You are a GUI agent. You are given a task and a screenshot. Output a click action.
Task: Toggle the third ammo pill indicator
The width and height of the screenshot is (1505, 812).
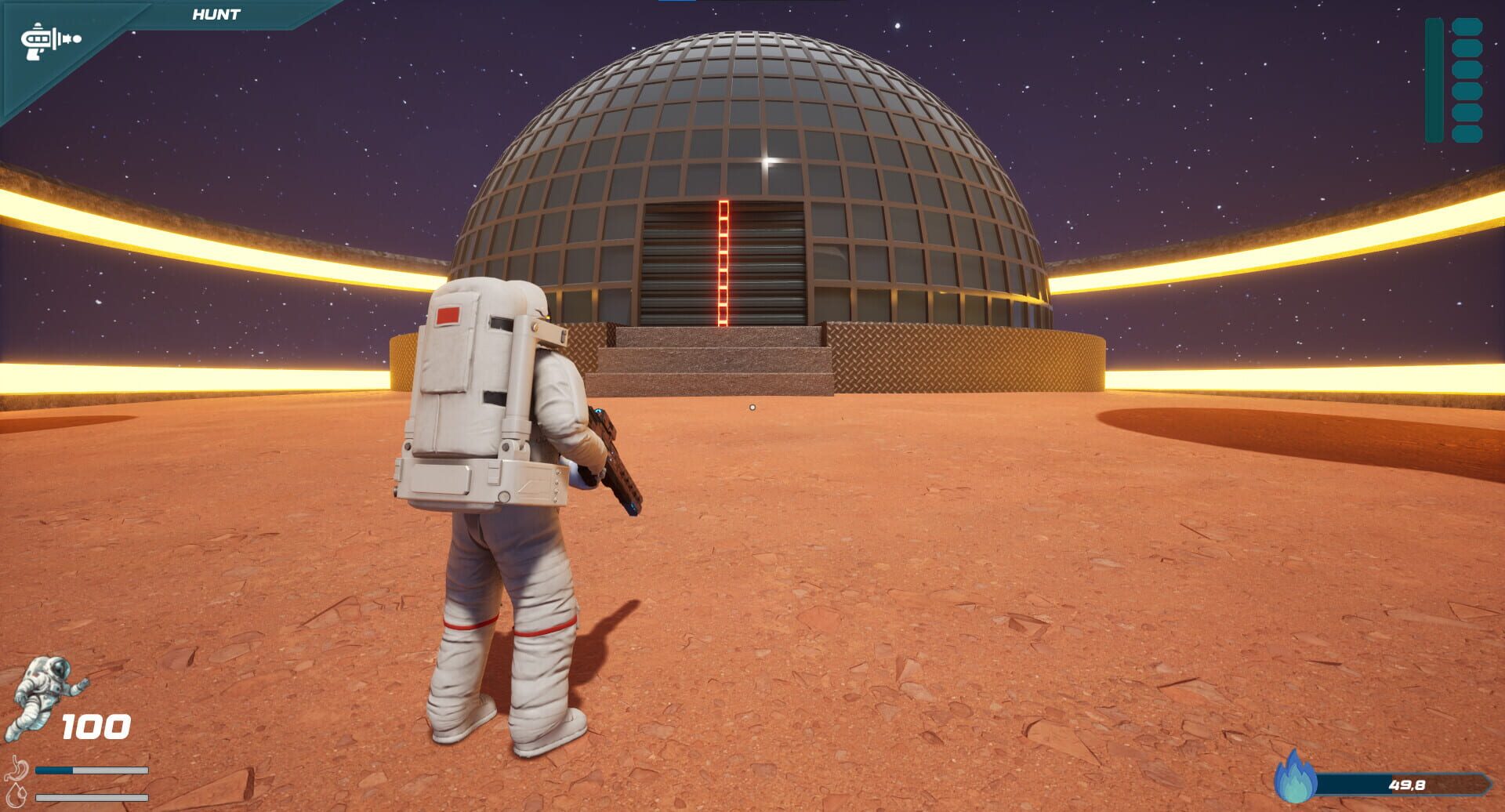[x=1467, y=69]
